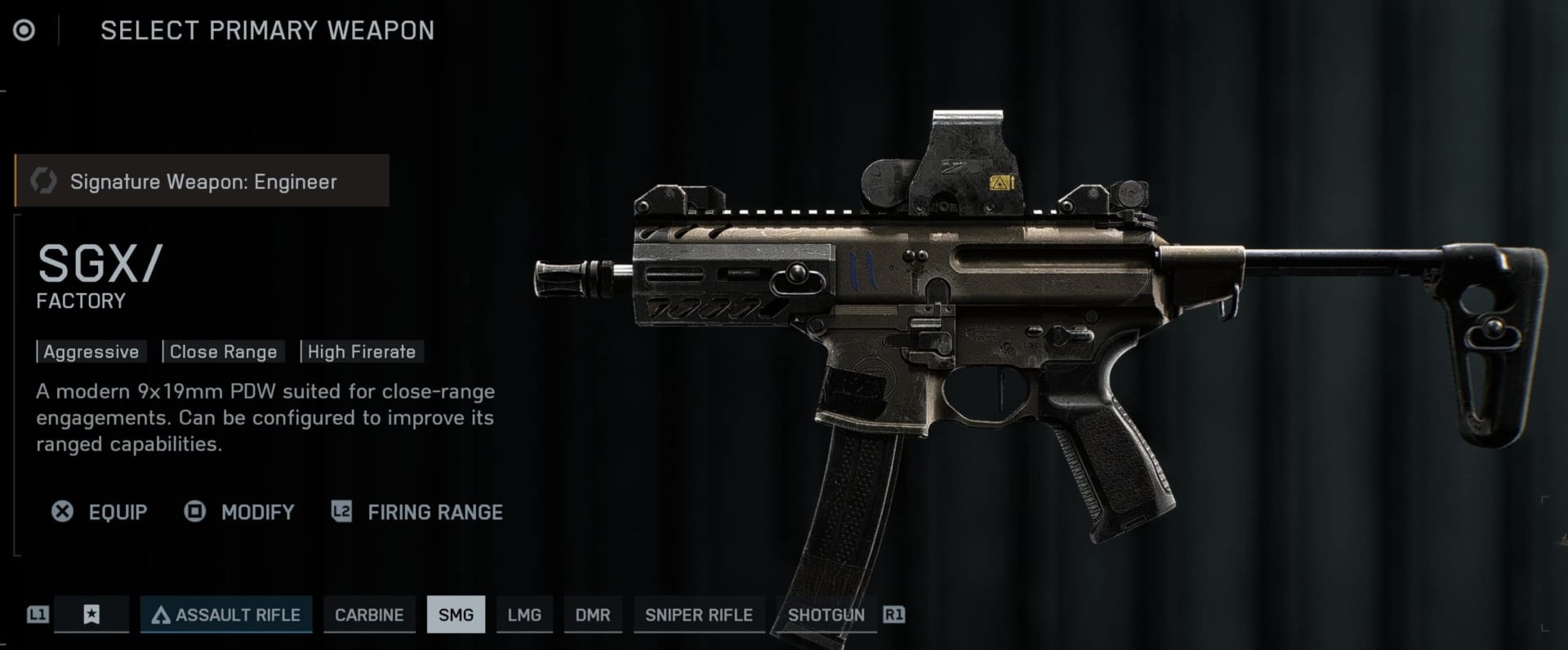This screenshot has width=1568, height=650.
Task: Click the Assault Rifle triangle icon
Action: (162, 615)
